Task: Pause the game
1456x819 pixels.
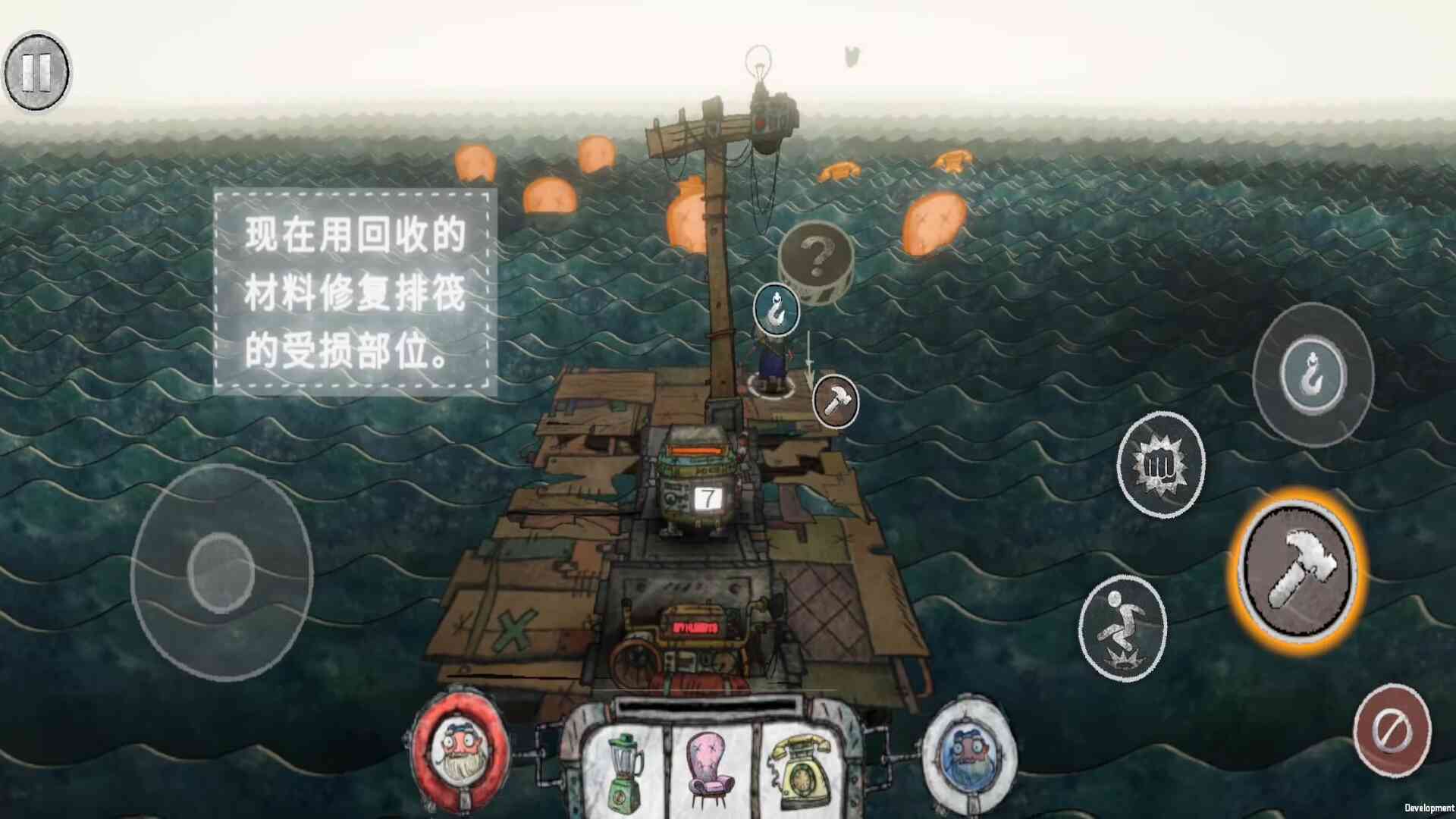Action: (36, 72)
